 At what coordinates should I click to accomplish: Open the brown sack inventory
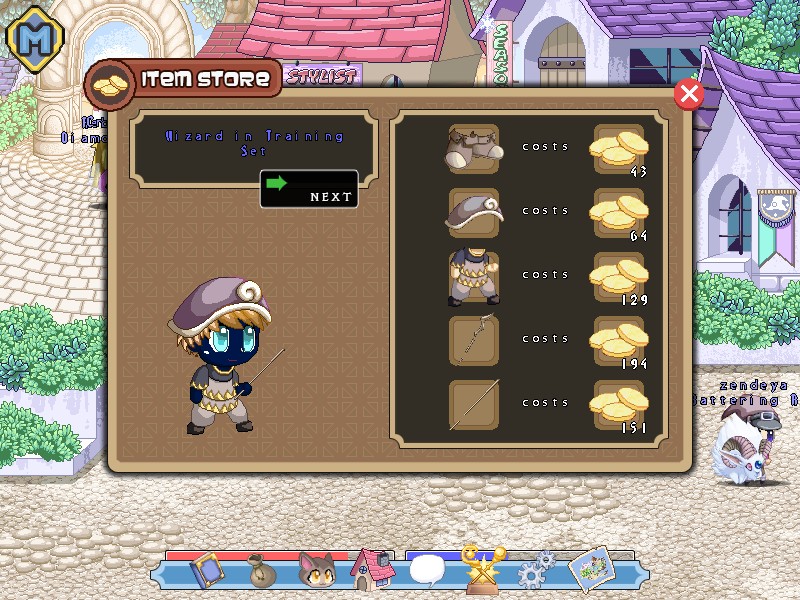tap(263, 572)
